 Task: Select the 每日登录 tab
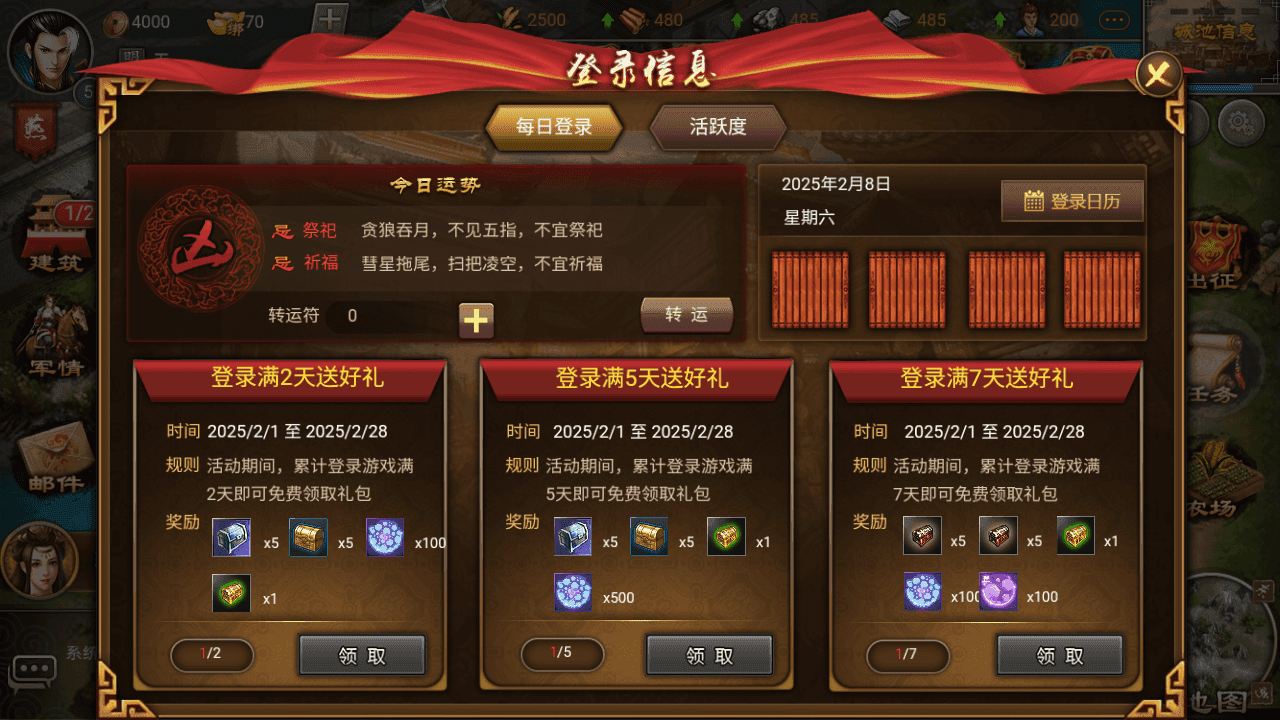pyautogui.click(x=554, y=127)
